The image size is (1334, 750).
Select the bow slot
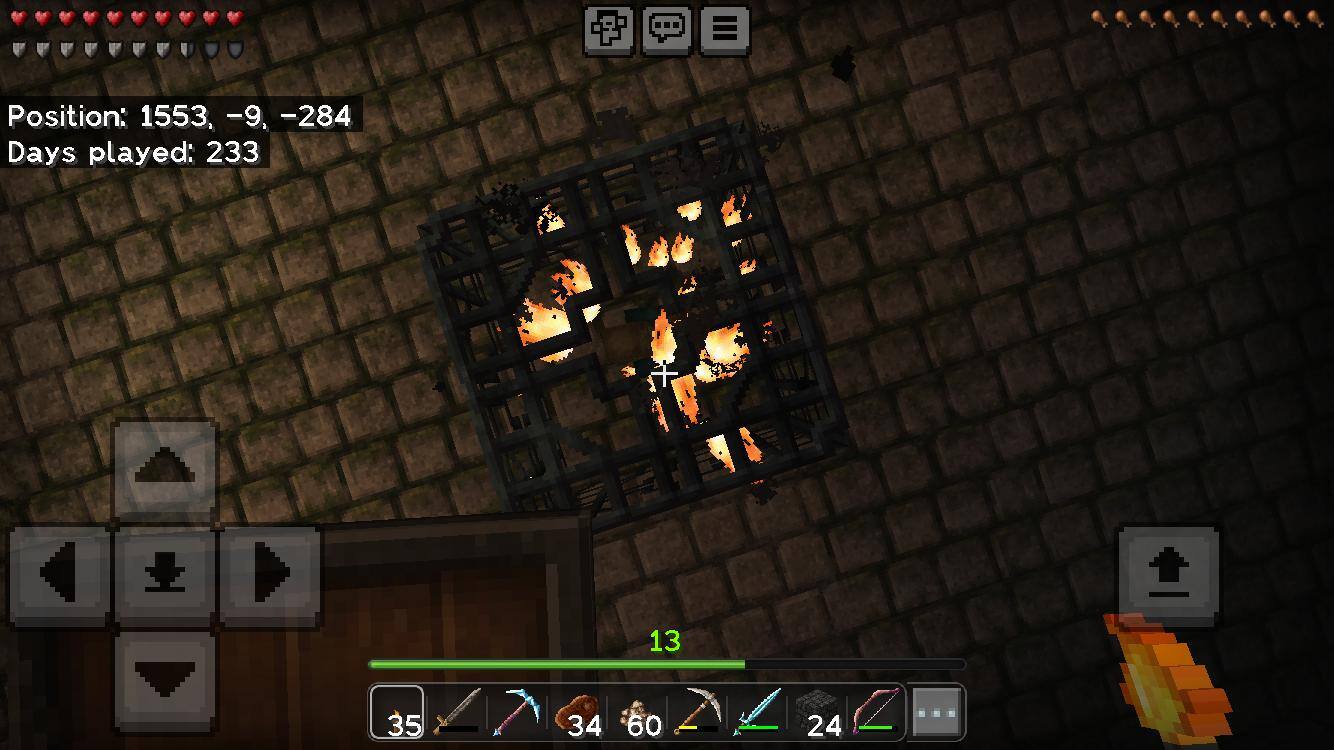pos(877,713)
